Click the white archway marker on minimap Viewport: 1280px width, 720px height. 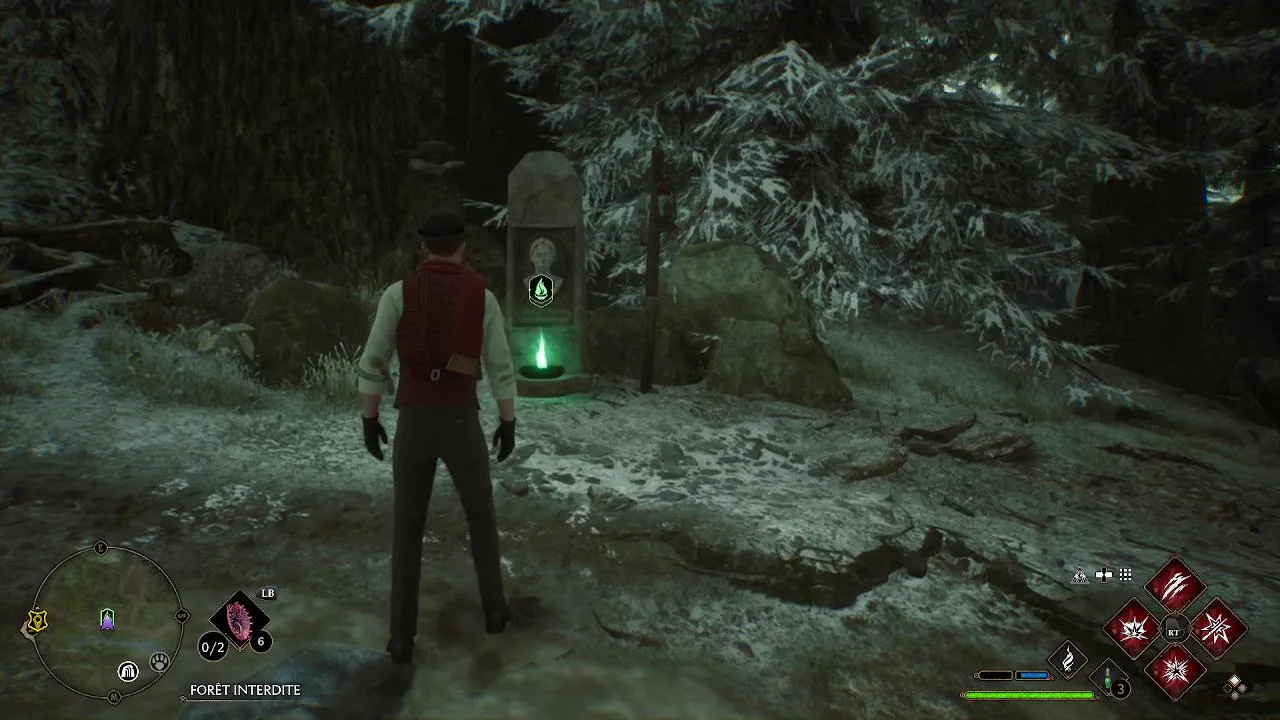point(128,671)
